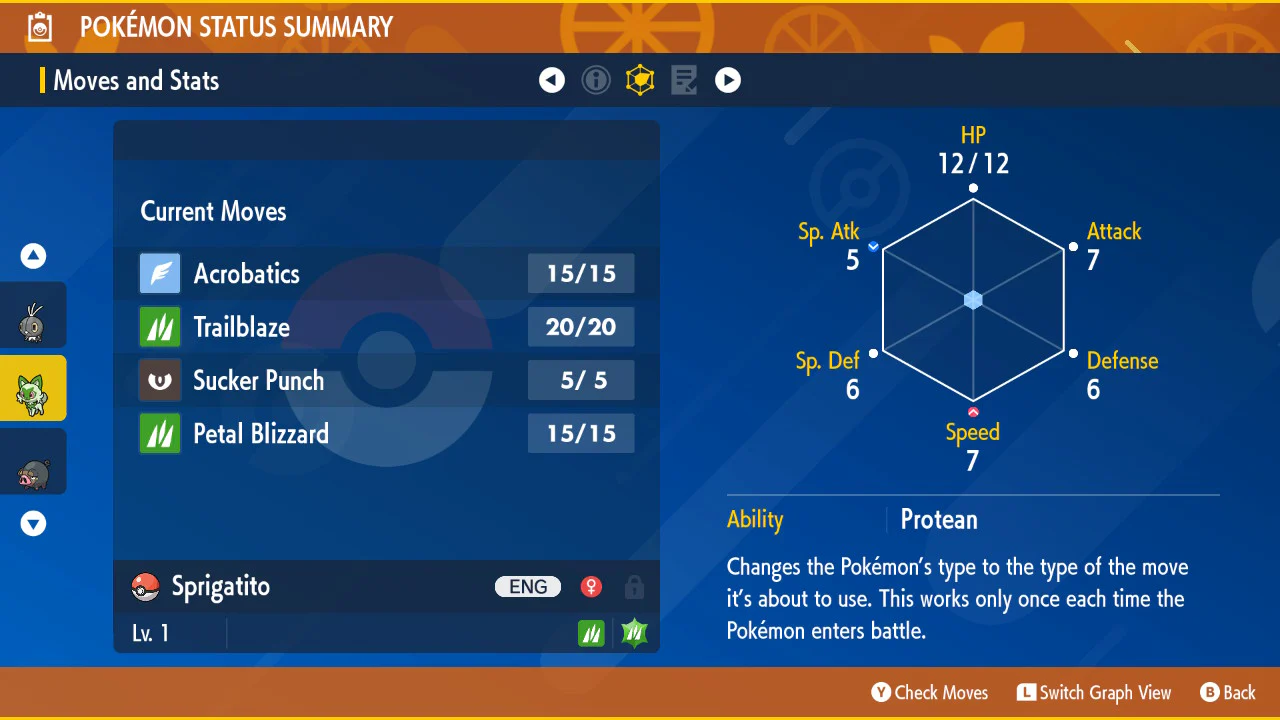Image resolution: width=1280 pixels, height=720 pixels.
Task: Click Switch Graph View
Action: tap(1094, 692)
